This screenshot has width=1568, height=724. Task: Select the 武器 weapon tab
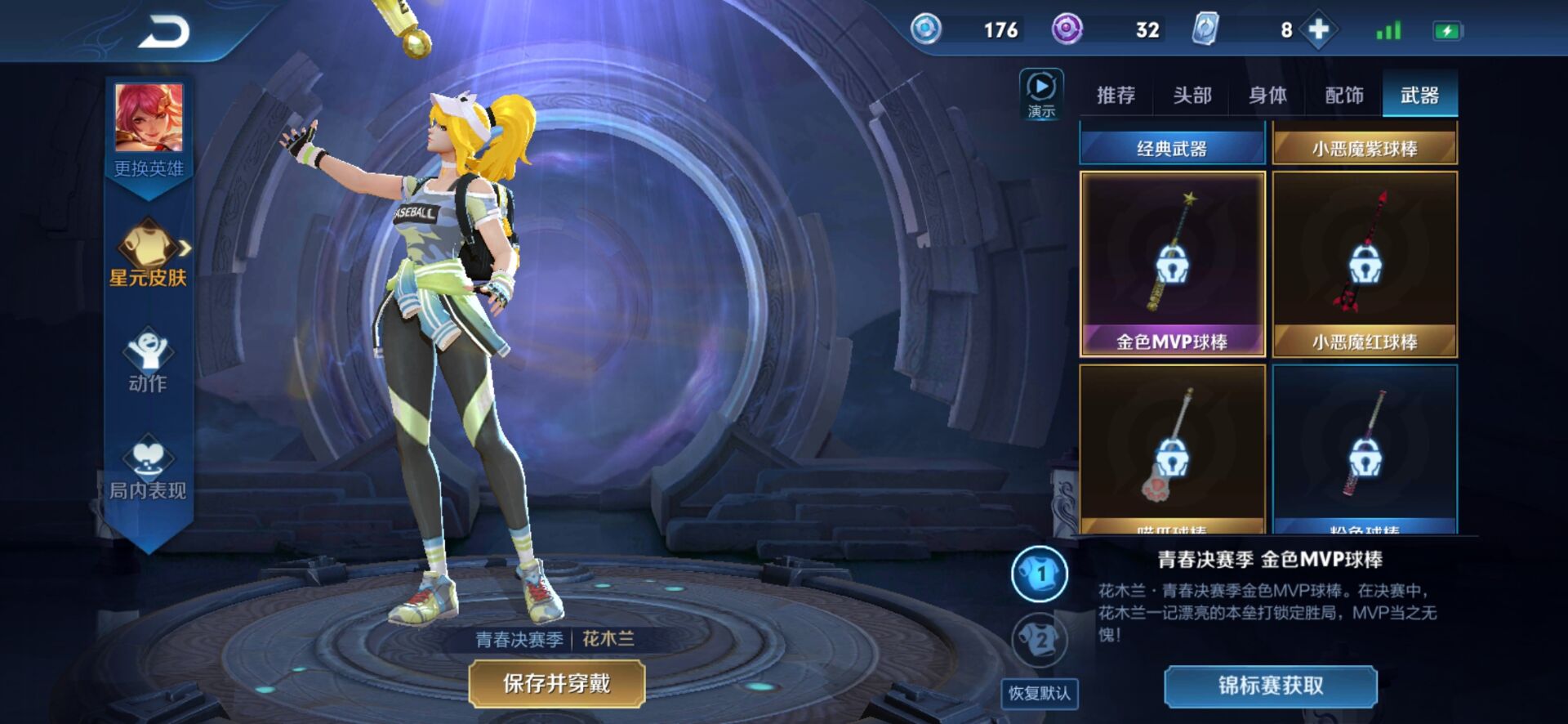[x=1419, y=96]
